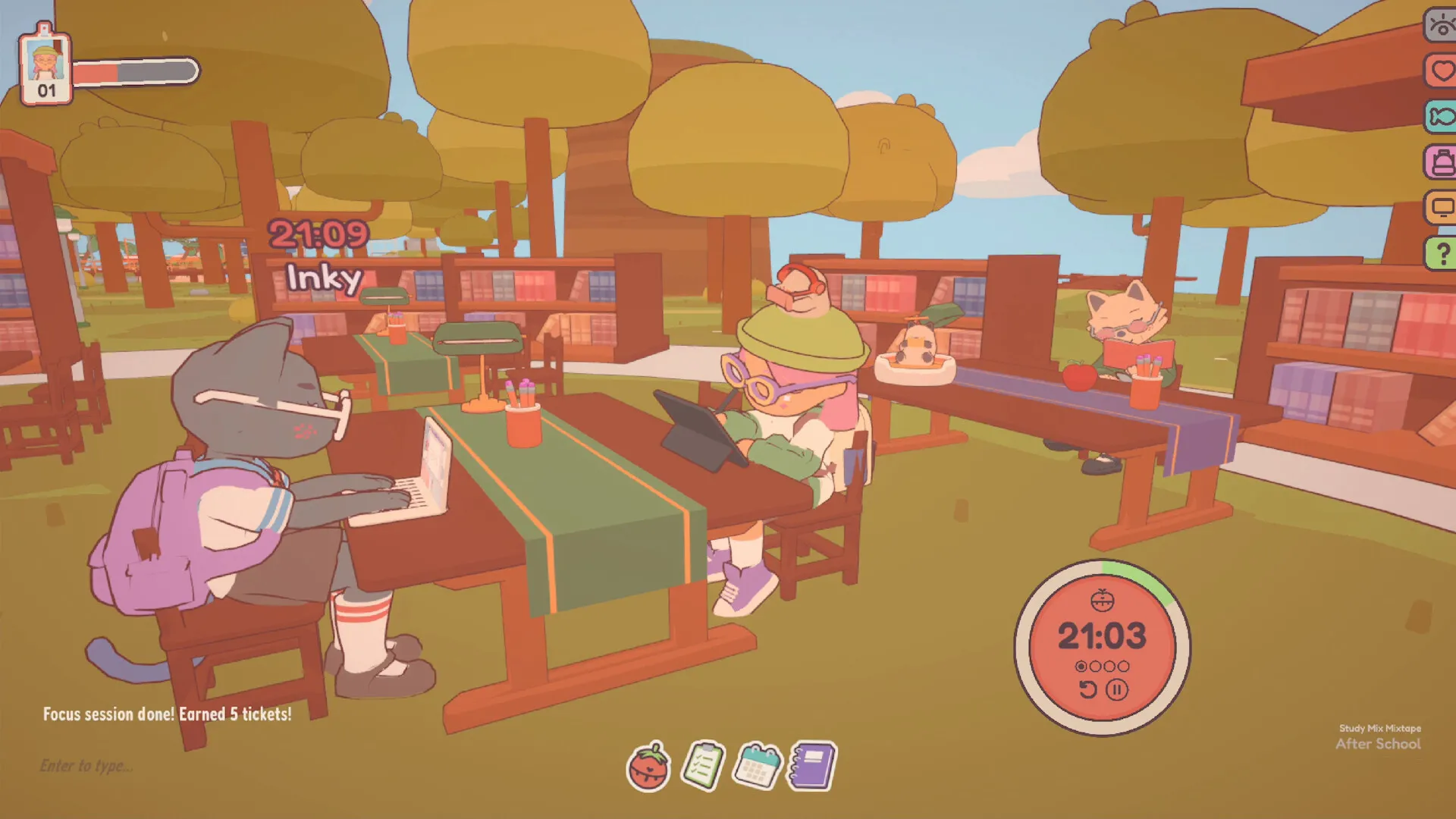Open the teal fish menu
1456x819 pixels.
point(1441,117)
